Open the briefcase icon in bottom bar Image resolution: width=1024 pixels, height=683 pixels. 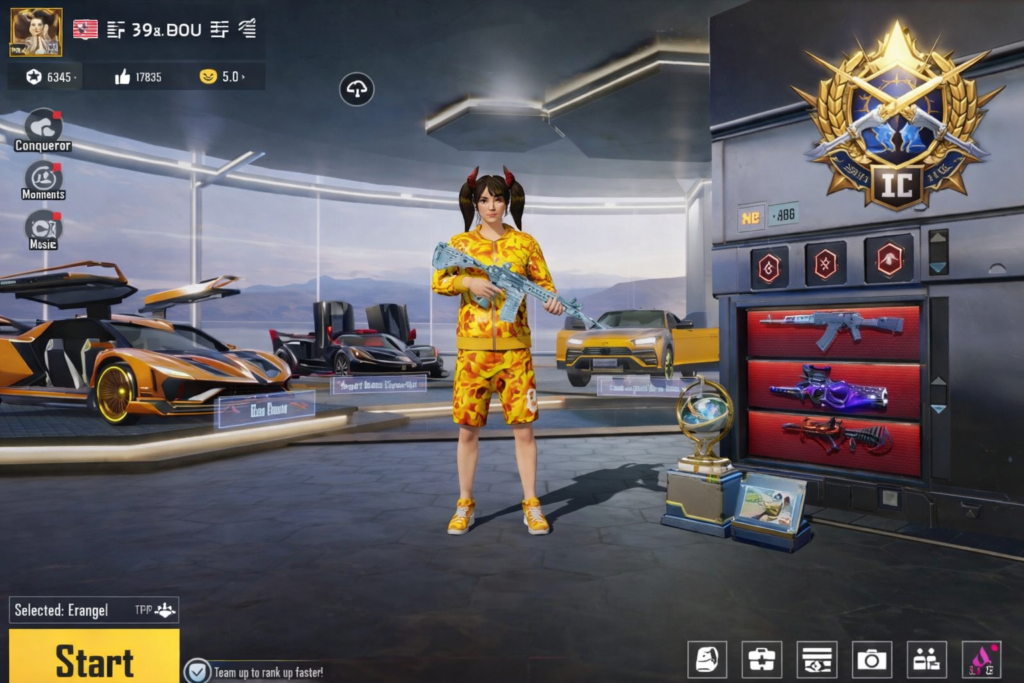pyautogui.click(x=762, y=659)
